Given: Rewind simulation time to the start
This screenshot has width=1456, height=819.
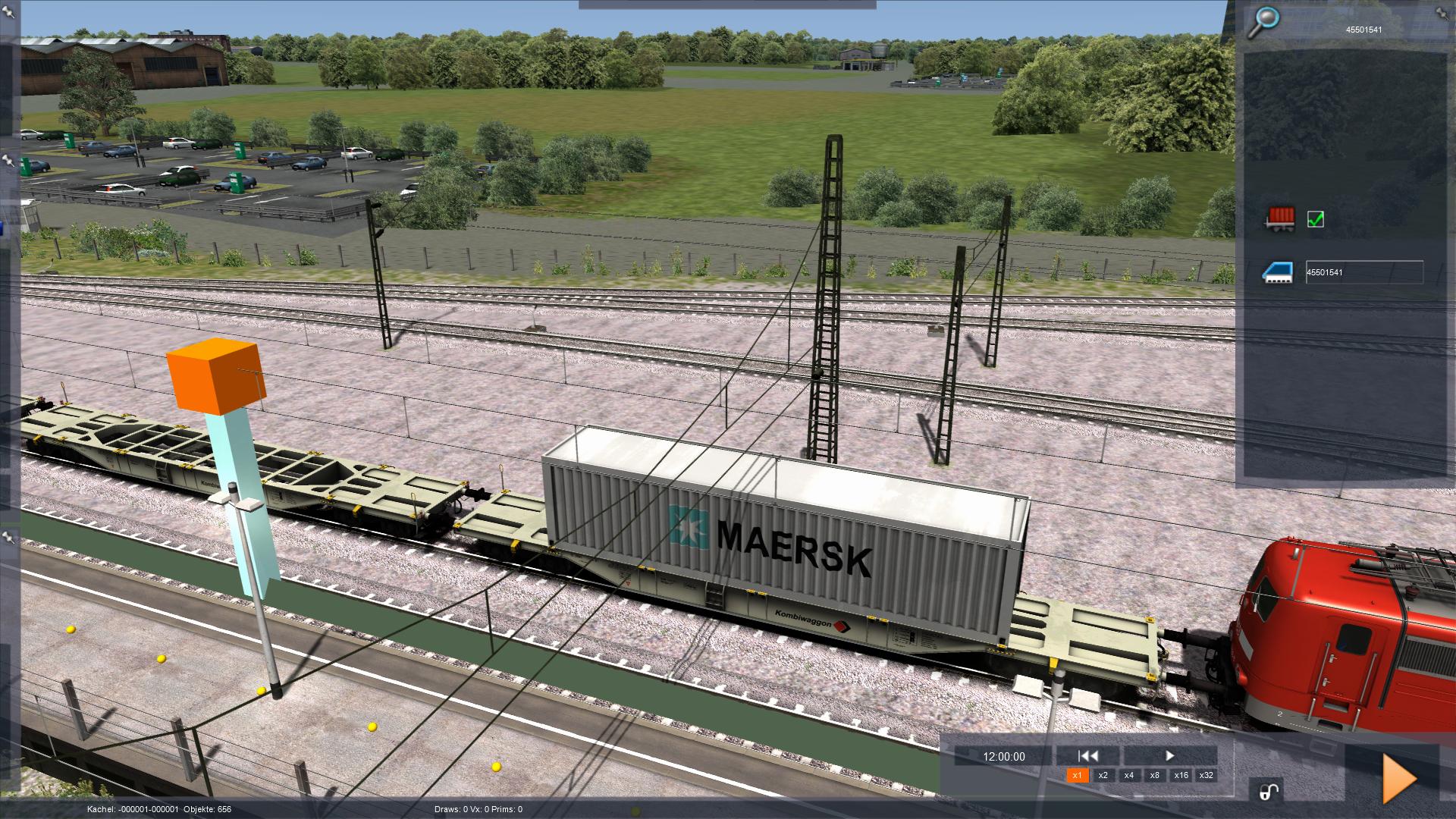Looking at the screenshot, I should (1088, 755).
